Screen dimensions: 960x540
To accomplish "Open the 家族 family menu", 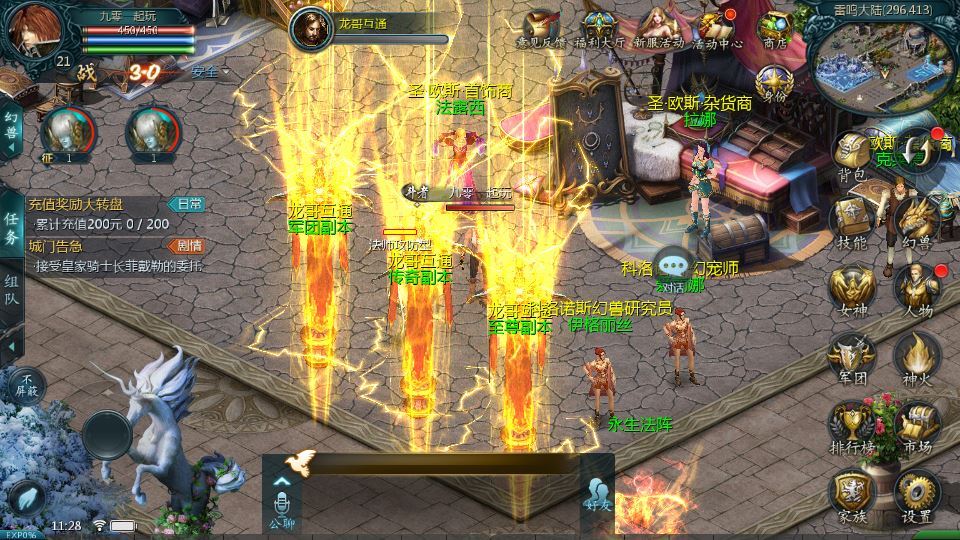I will [852, 494].
